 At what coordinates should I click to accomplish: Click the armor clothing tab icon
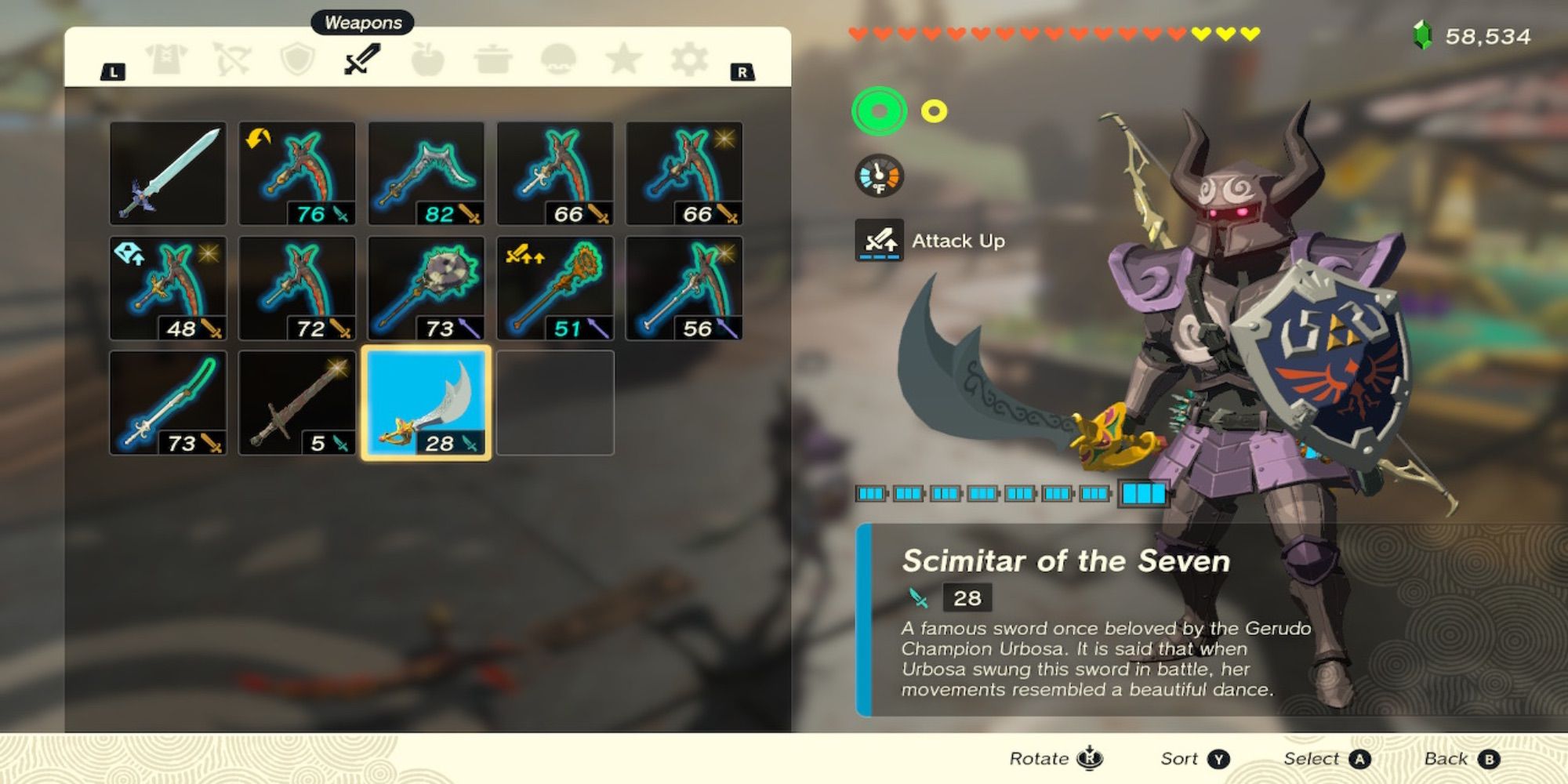click(165, 59)
